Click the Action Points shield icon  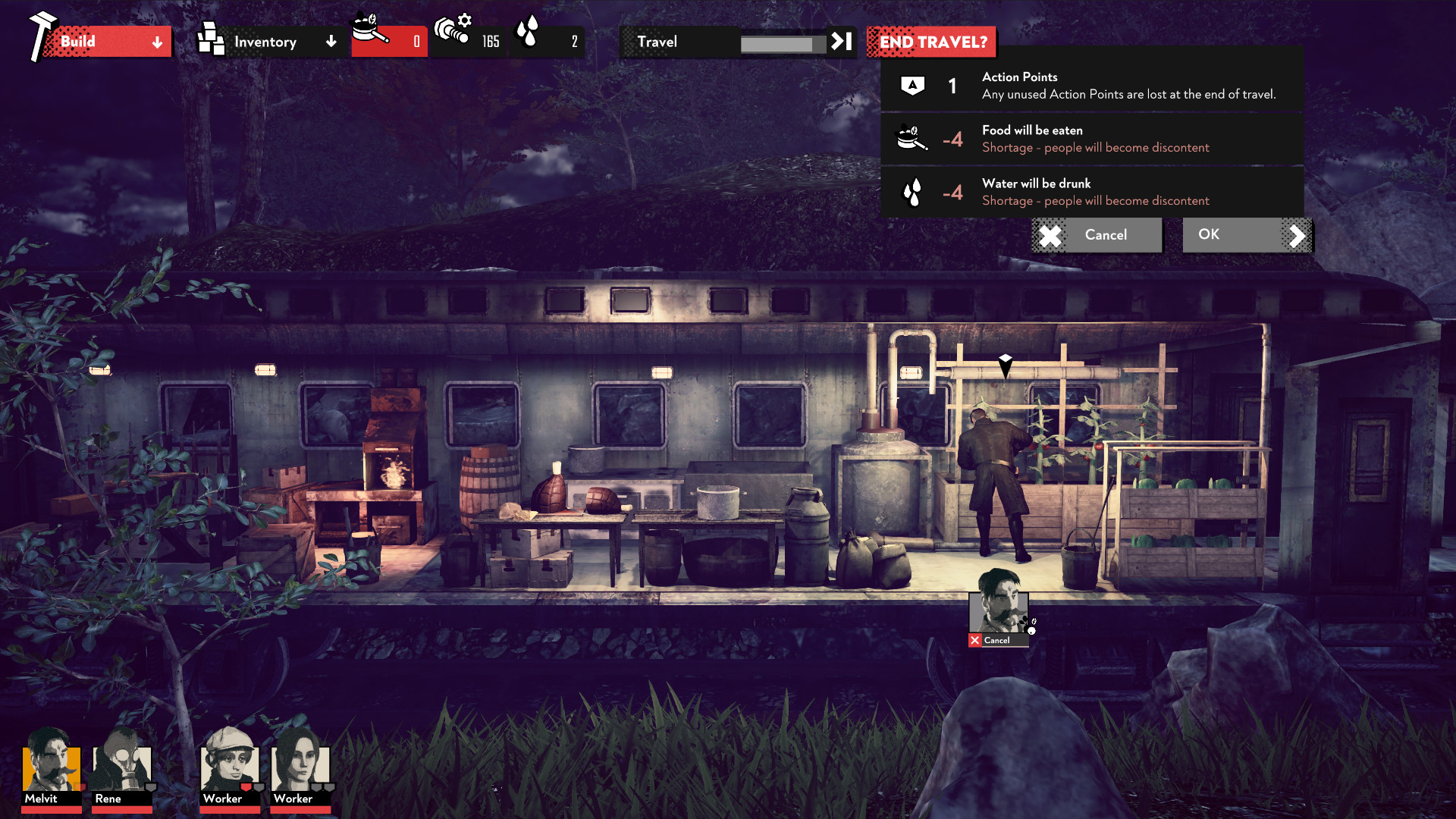[x=913, y=85]
